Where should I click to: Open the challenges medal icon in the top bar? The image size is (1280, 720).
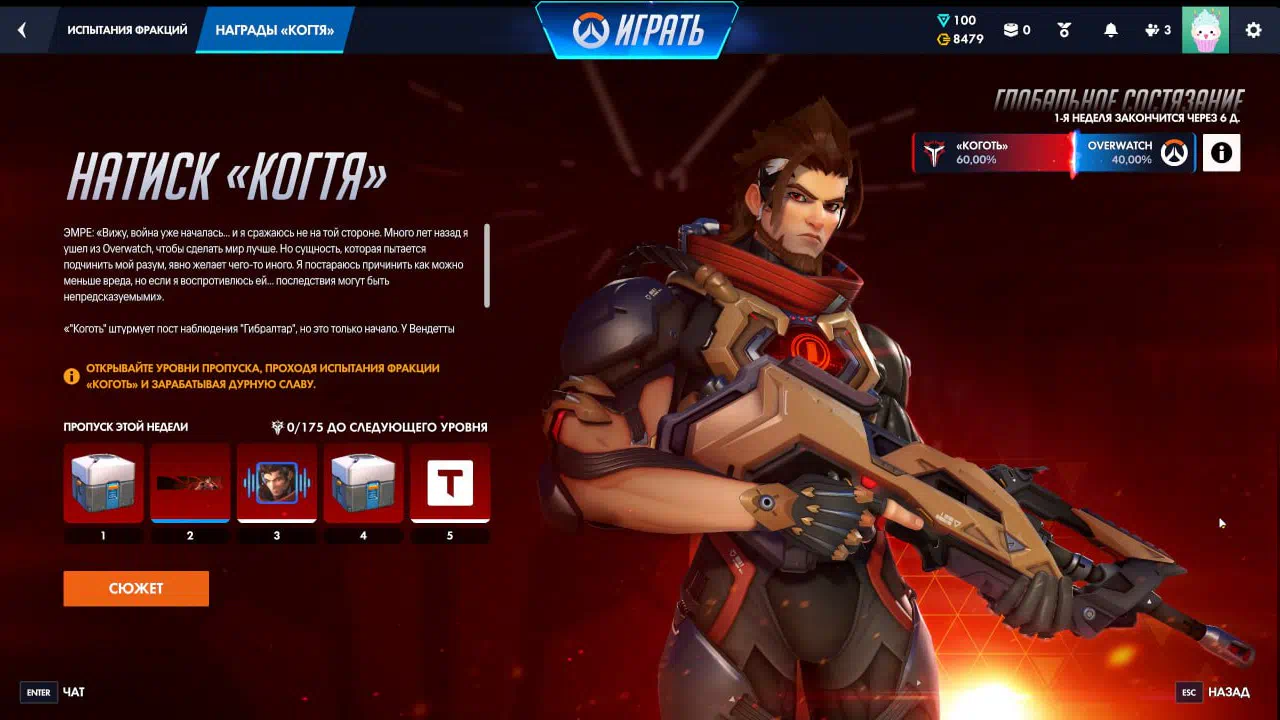[1064, 30]
